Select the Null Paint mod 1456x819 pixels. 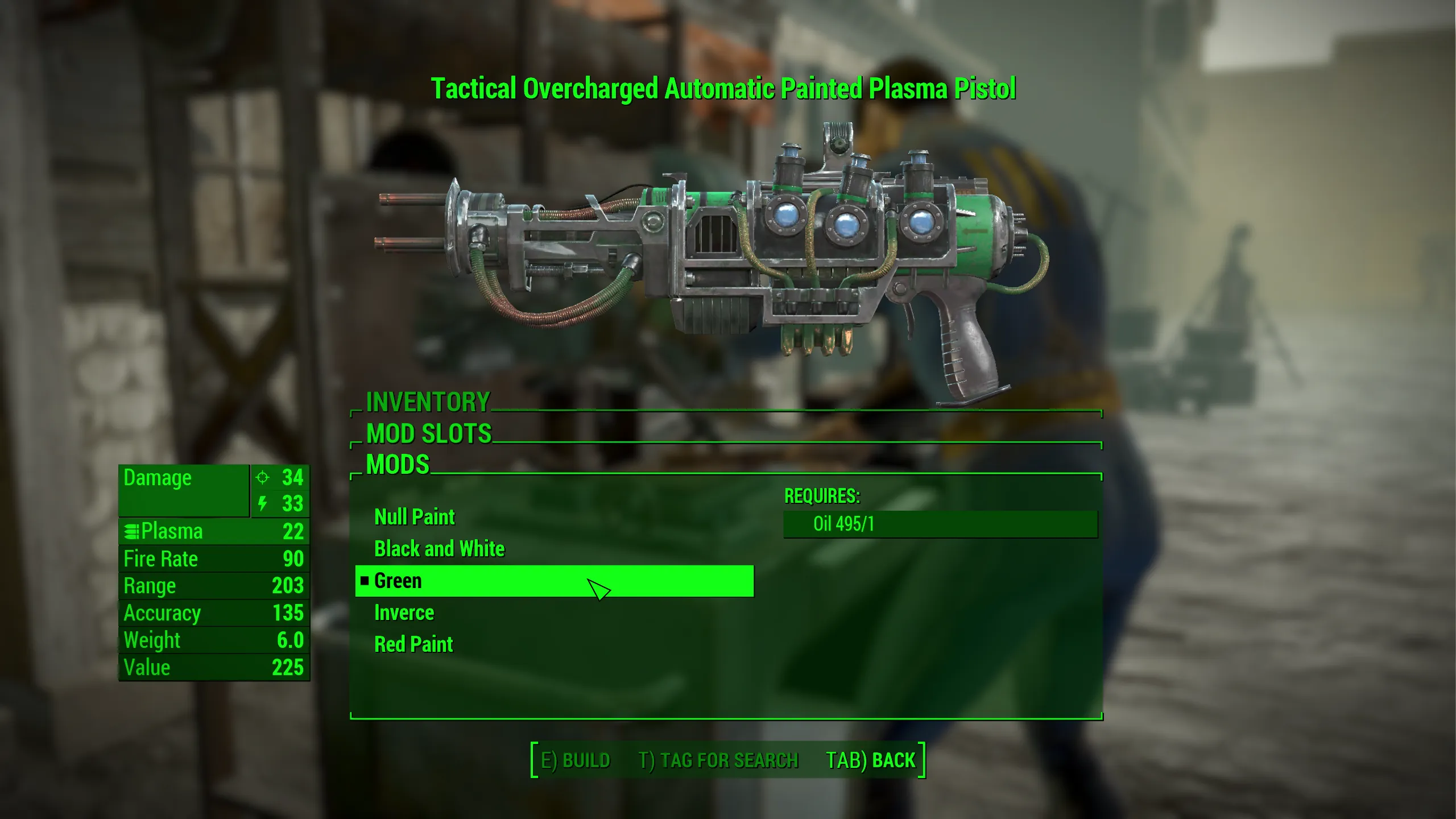coord(415,517)
